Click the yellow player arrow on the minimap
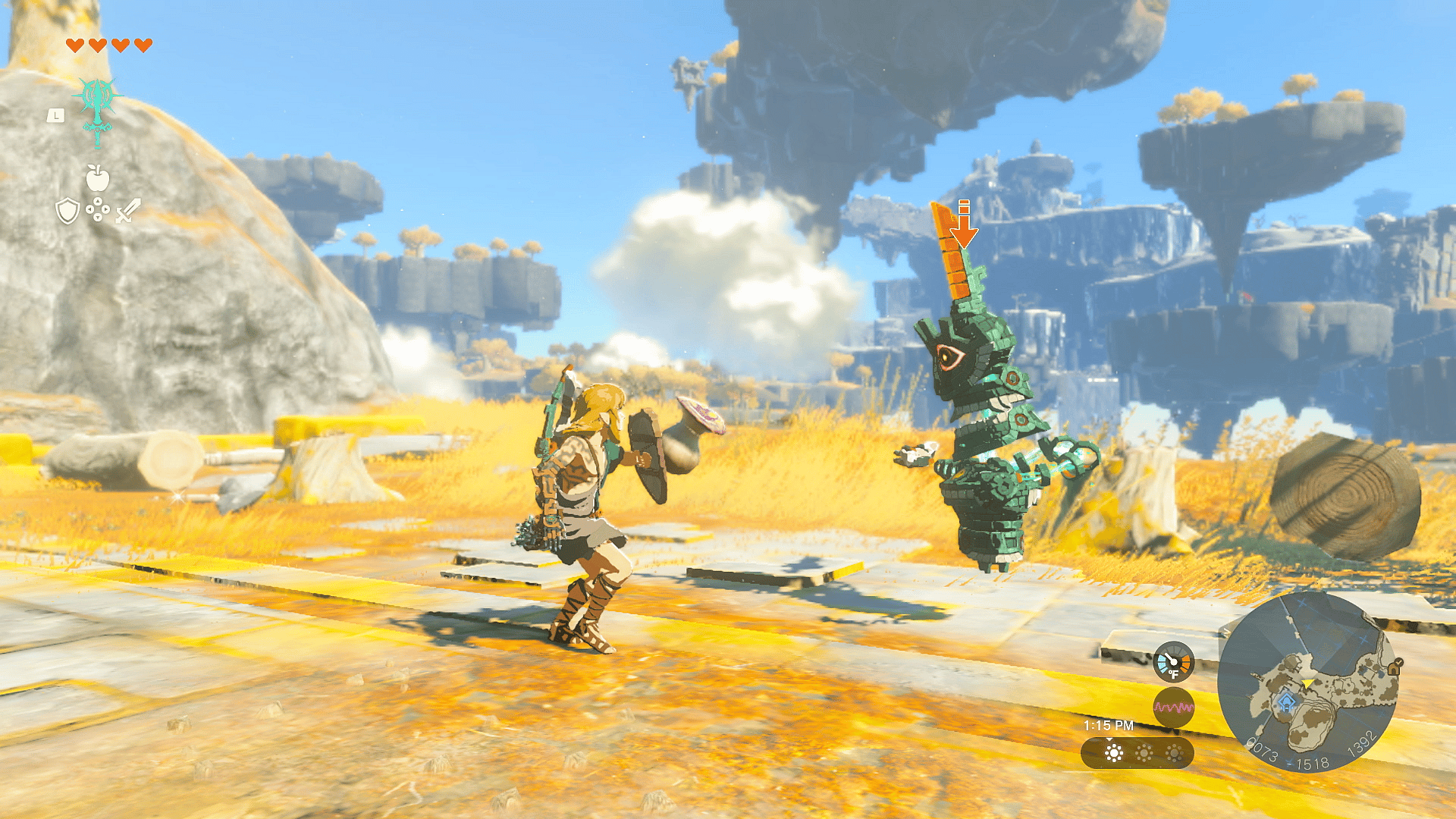The height and width of the screenshot is (819, 1456). point(1308,682)
